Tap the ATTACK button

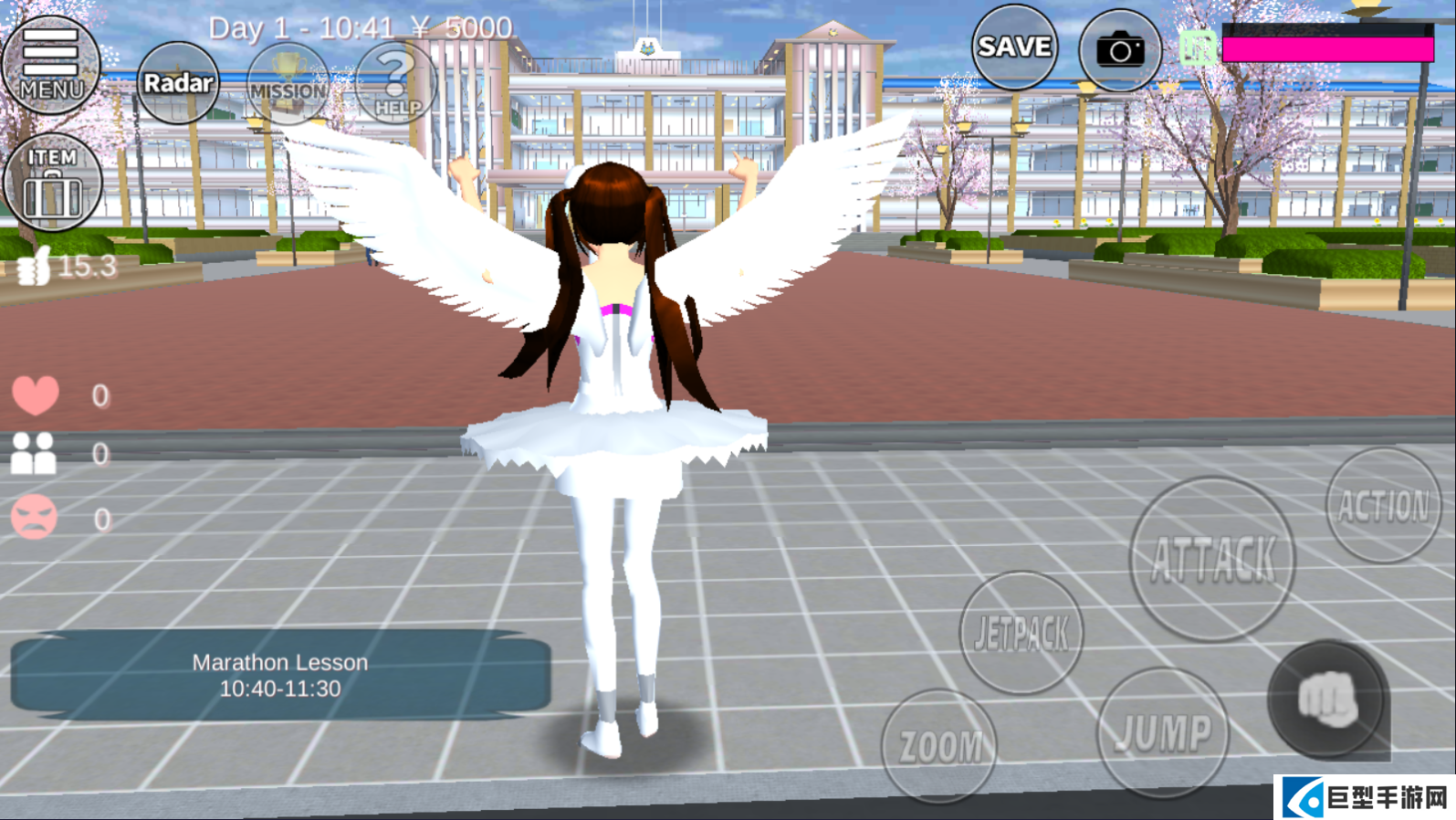(1212, 558)
